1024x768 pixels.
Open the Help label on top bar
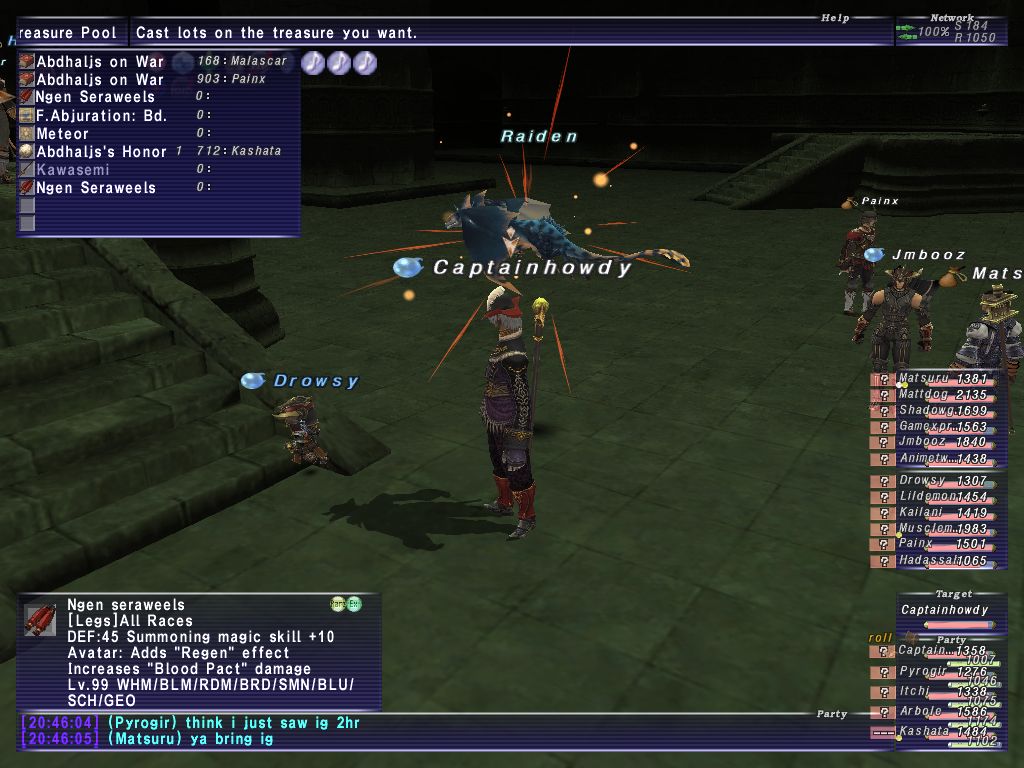835,18
